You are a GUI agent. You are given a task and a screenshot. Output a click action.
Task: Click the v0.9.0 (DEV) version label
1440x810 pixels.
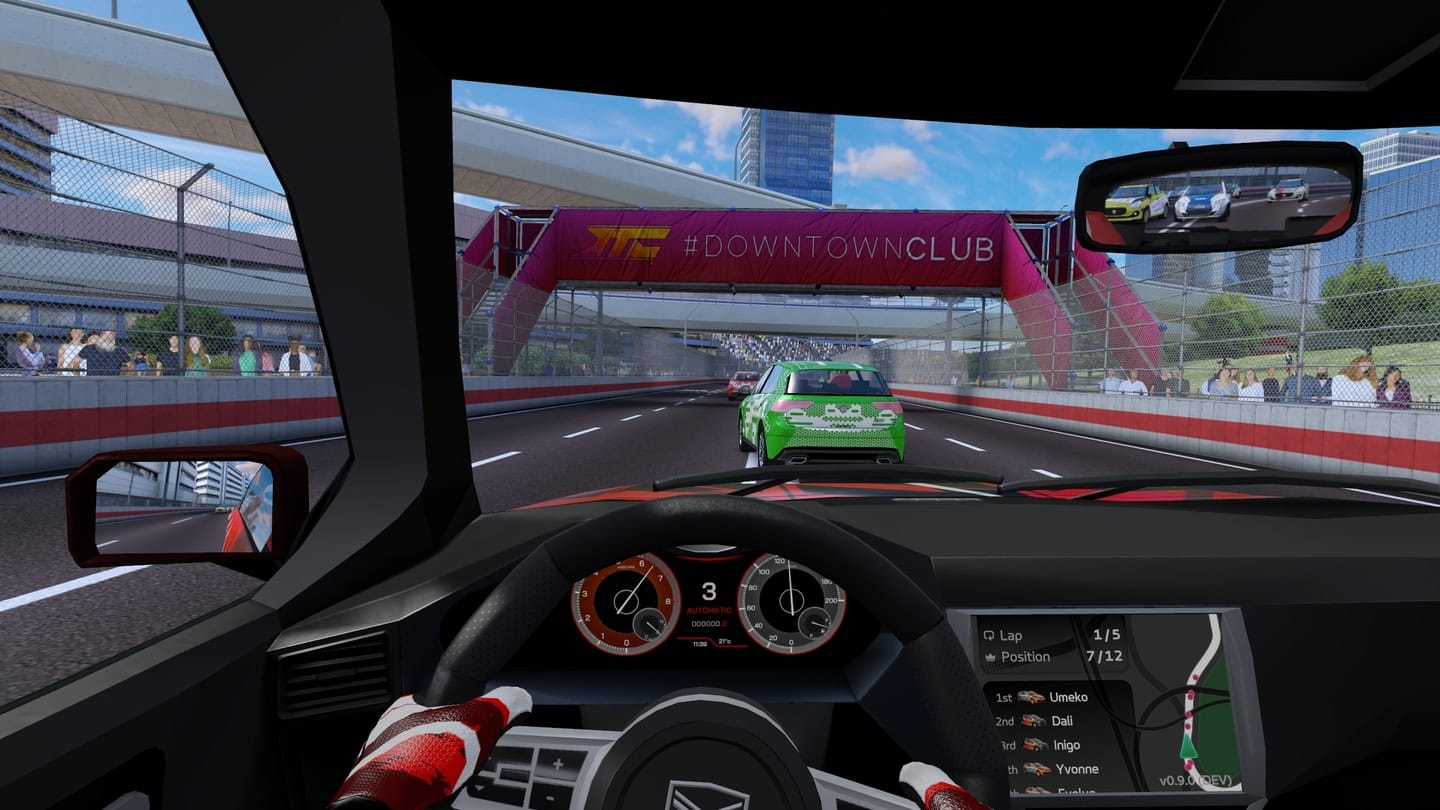[x=1196, y=779]
